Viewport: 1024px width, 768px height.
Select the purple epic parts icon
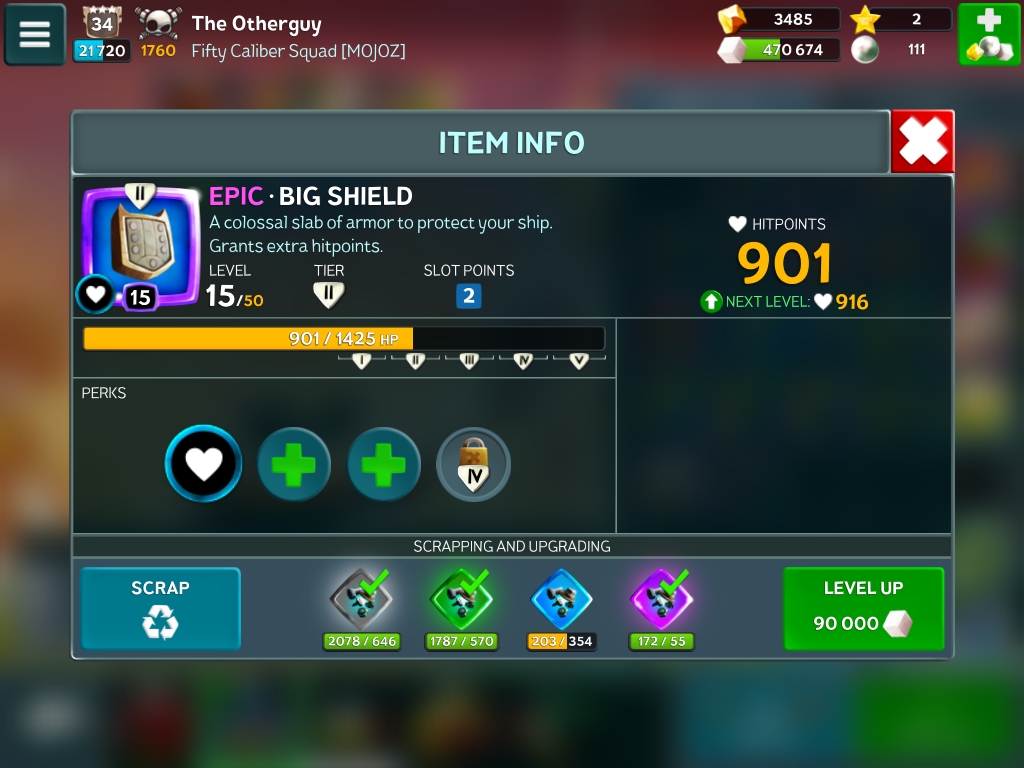point(661,599)
